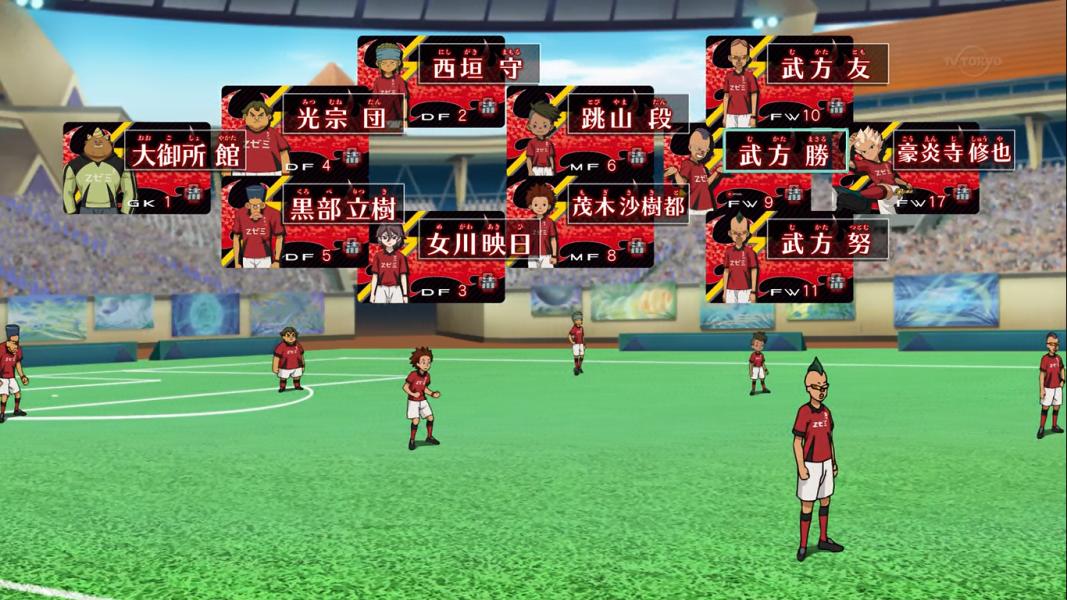
Task: Select 豪炎寺修也 FW 17 player card
Action: click(x=908, y=168)
